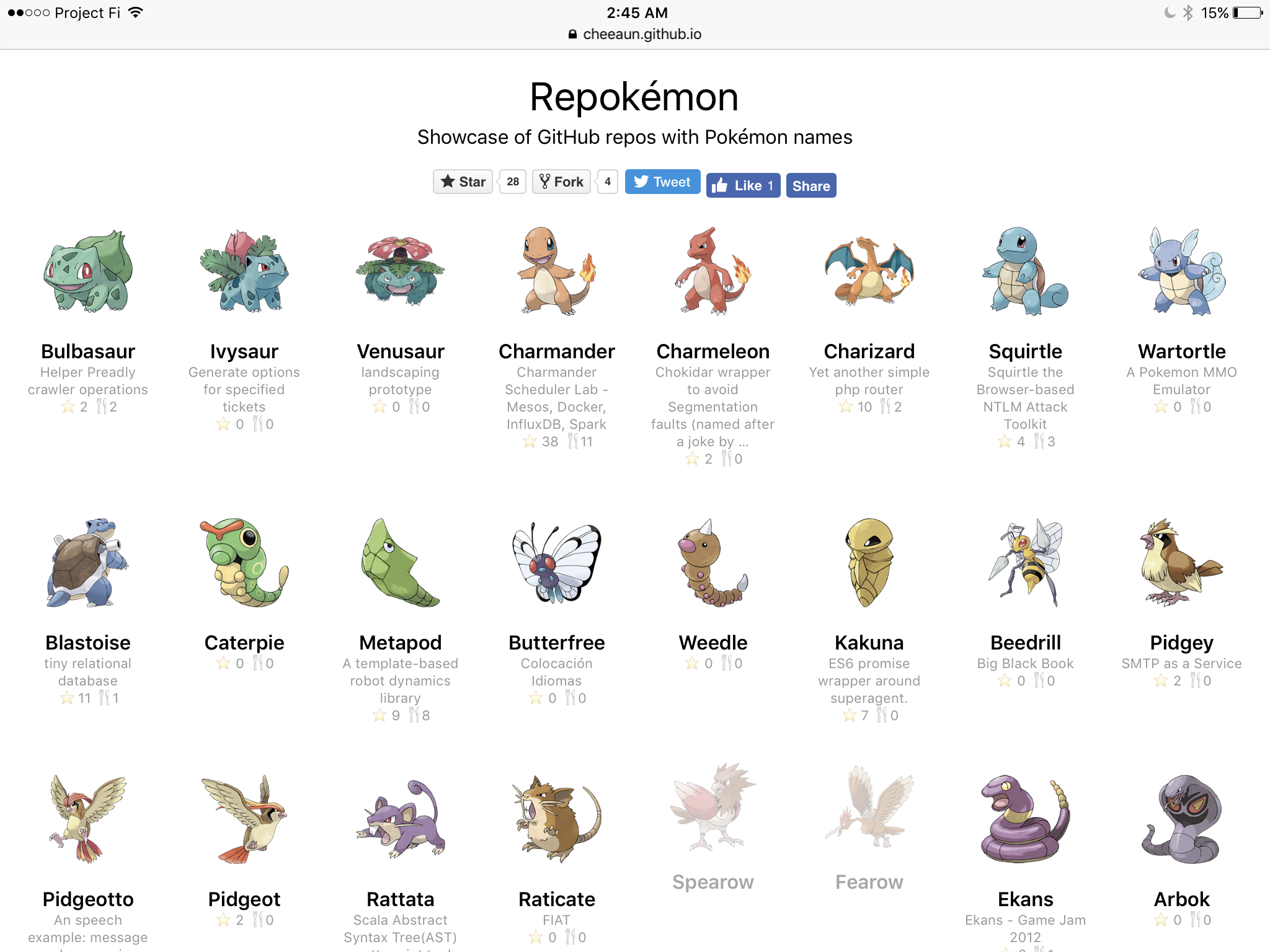
Task: Open the Blastoise sprite thumbnail
Action: 88,563
